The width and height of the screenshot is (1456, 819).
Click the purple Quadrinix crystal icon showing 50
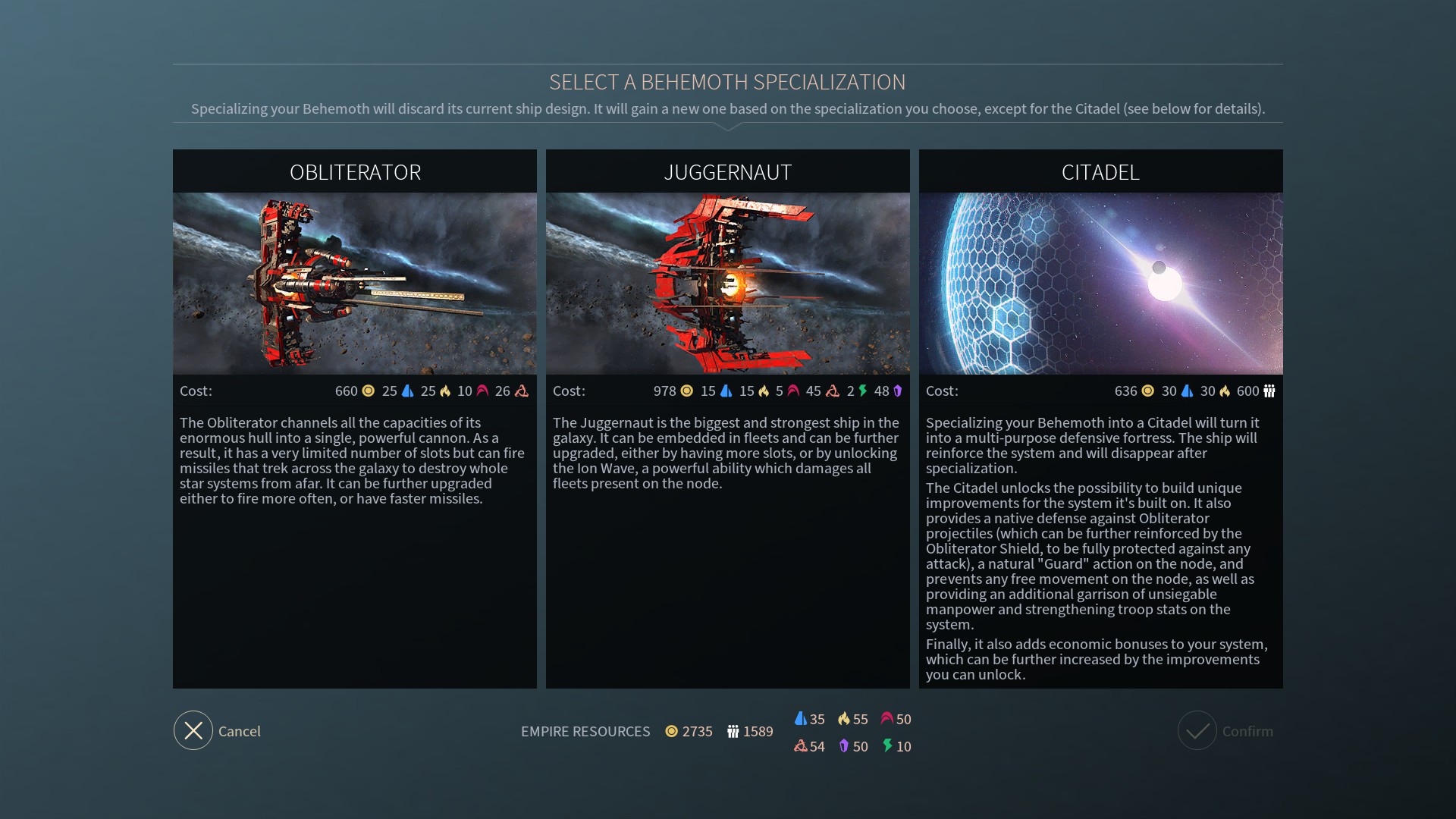[844, 746]
